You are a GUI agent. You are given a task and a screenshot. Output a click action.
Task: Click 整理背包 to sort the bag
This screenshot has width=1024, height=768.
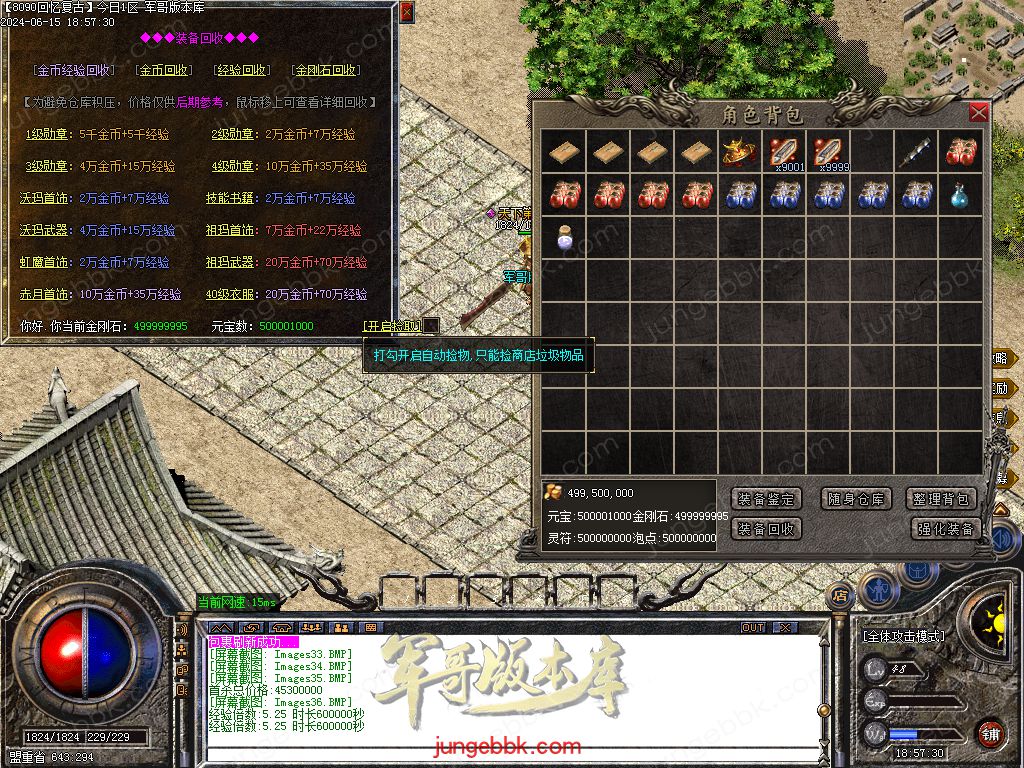click(942, 498)
